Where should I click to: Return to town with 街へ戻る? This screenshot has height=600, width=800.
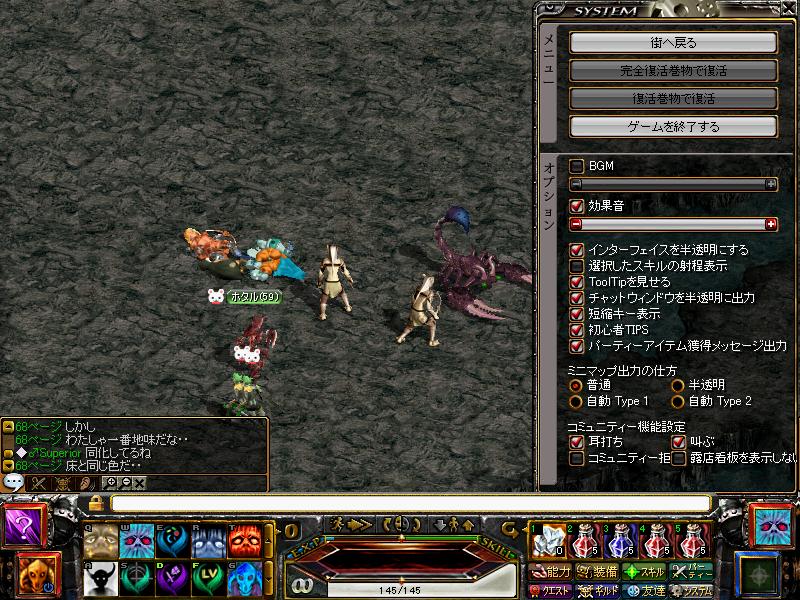click(673, 43)
